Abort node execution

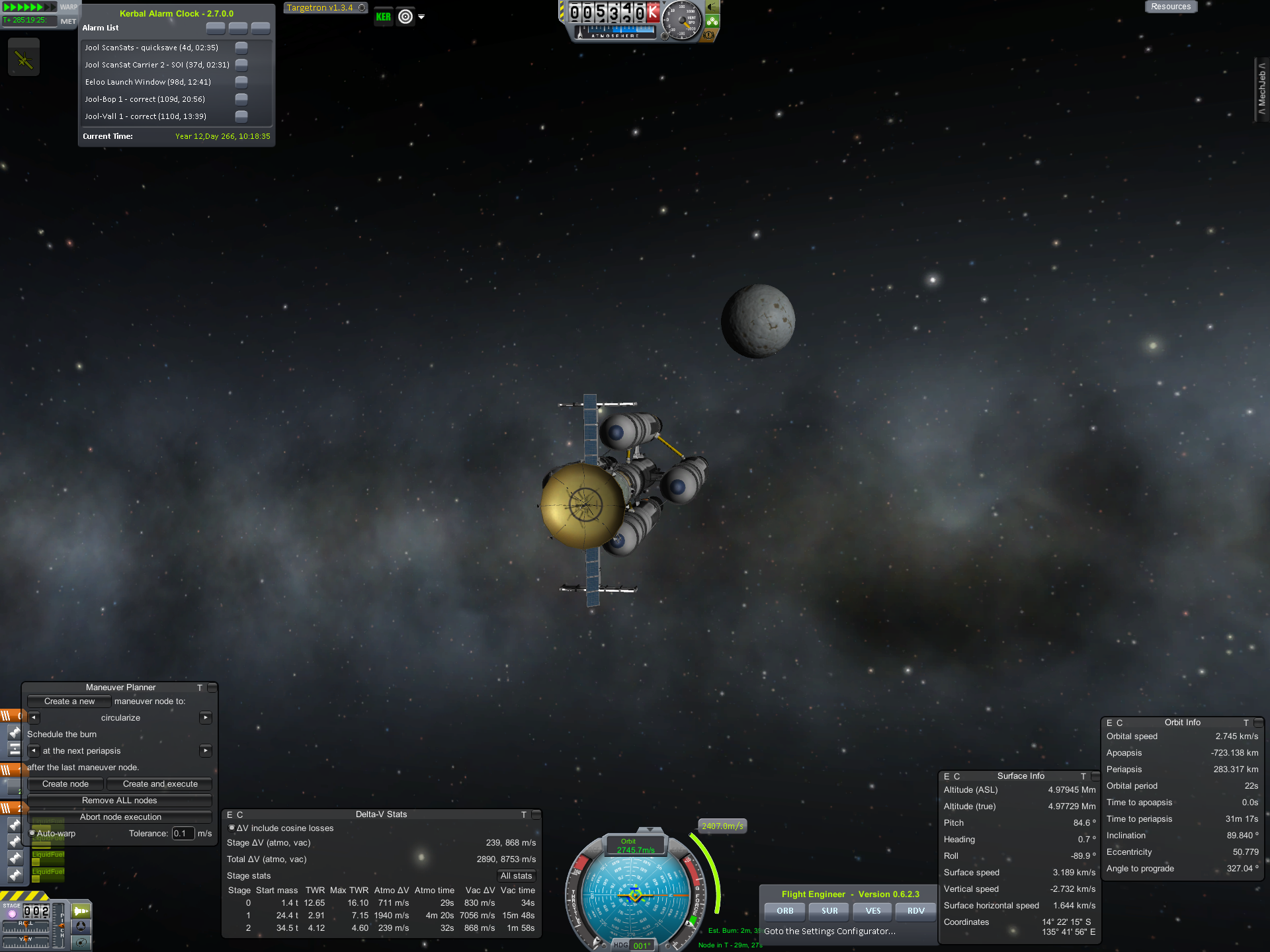click(x=120, y=817)
